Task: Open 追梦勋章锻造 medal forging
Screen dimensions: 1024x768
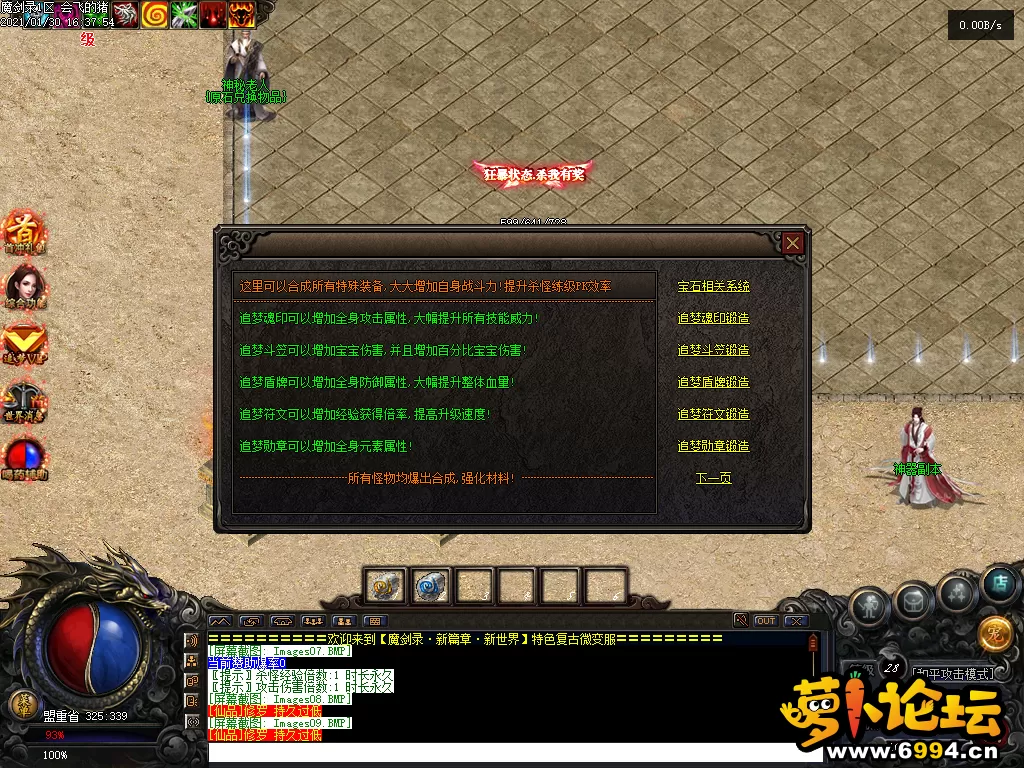Action: (x=713, y=446)
